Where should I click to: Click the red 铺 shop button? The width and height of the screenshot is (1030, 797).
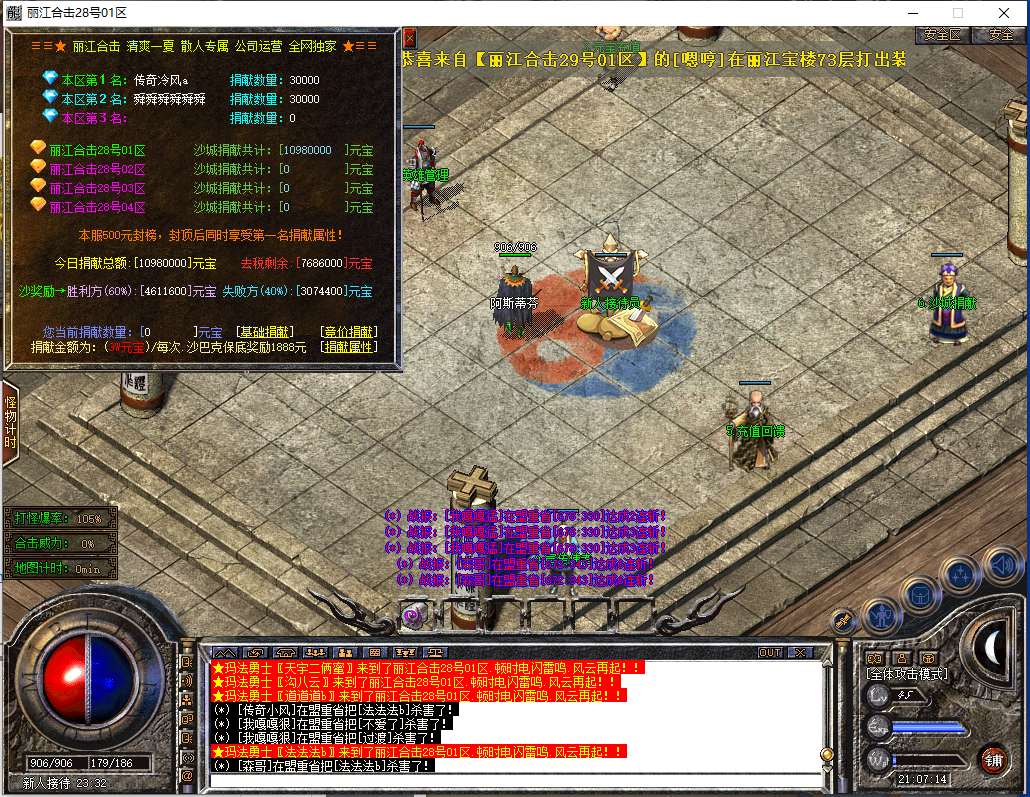point(993,758)
